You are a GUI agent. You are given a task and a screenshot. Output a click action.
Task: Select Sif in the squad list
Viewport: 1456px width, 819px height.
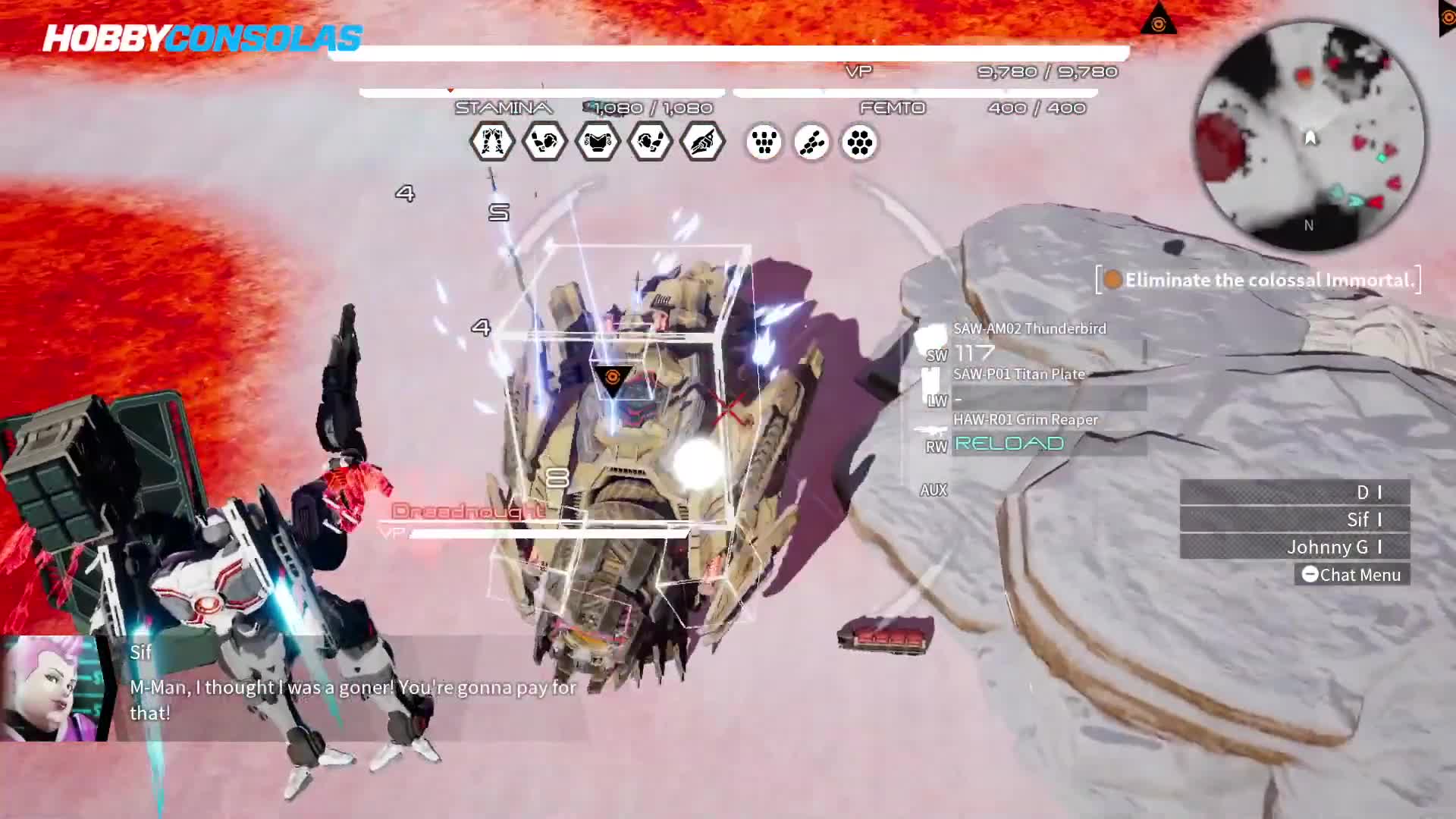point(1294,519)
